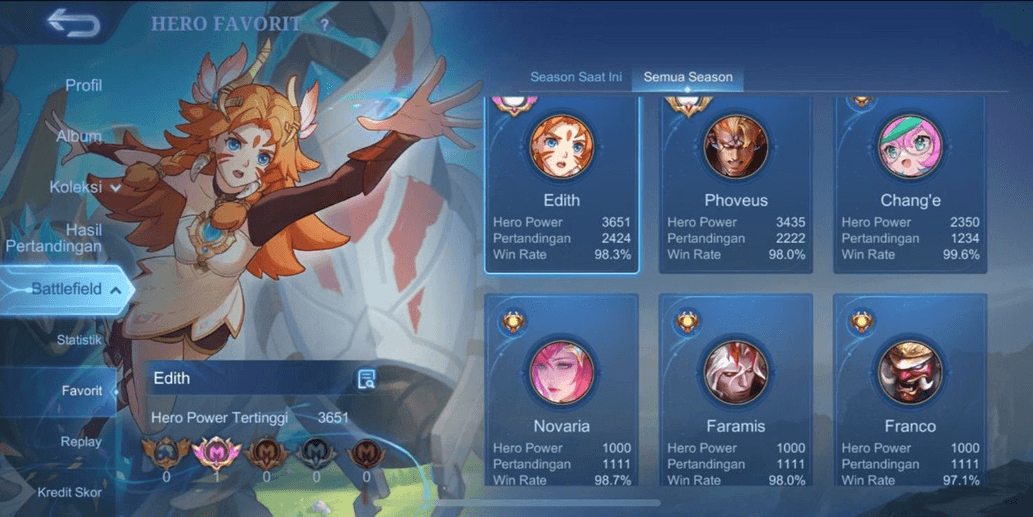
Task: Open the Album section
Action: pos(79,136)
